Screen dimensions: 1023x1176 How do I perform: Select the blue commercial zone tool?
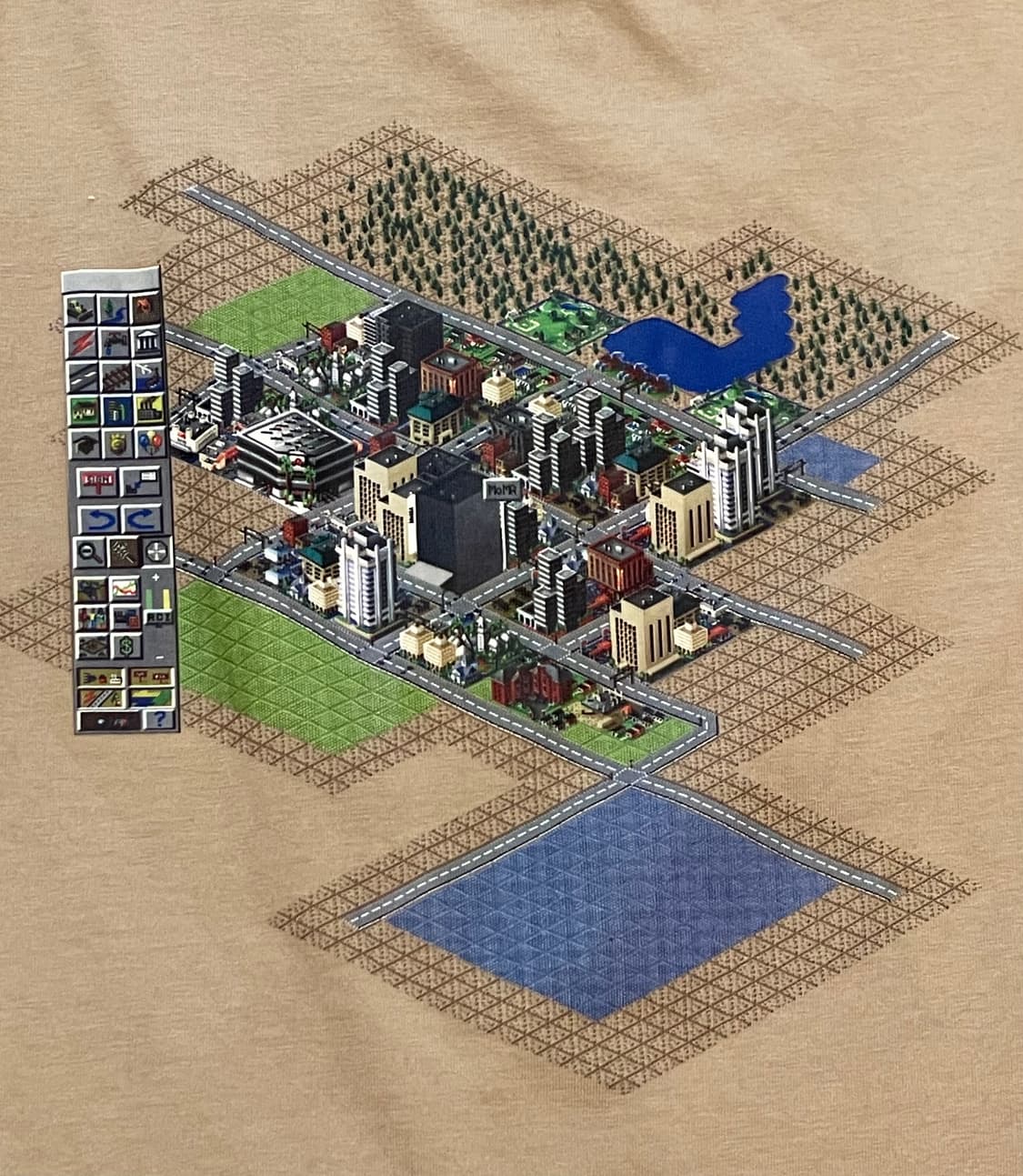(115, 409)
